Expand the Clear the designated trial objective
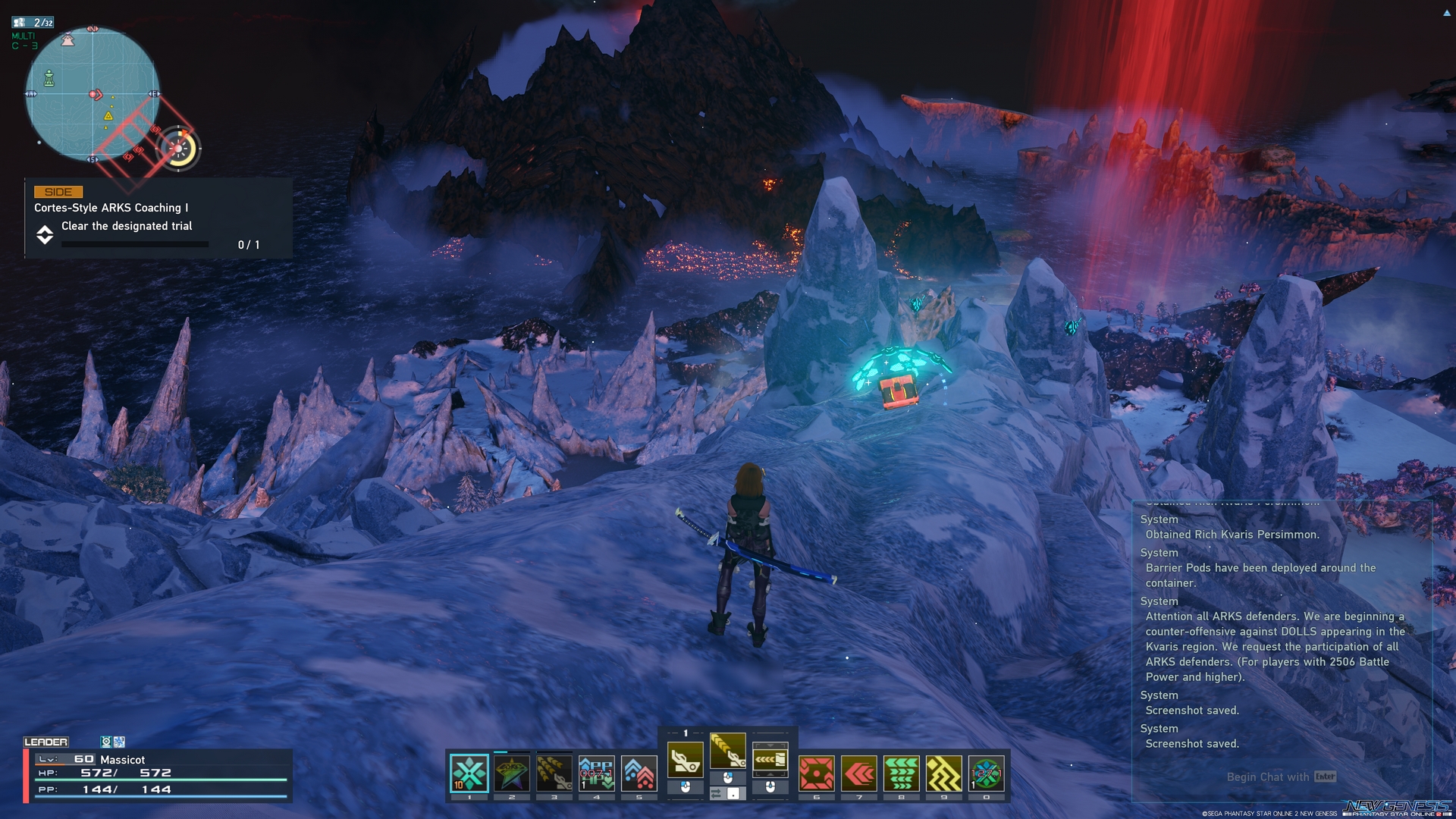The image size is (1456, 819). [x=45, y=235]
